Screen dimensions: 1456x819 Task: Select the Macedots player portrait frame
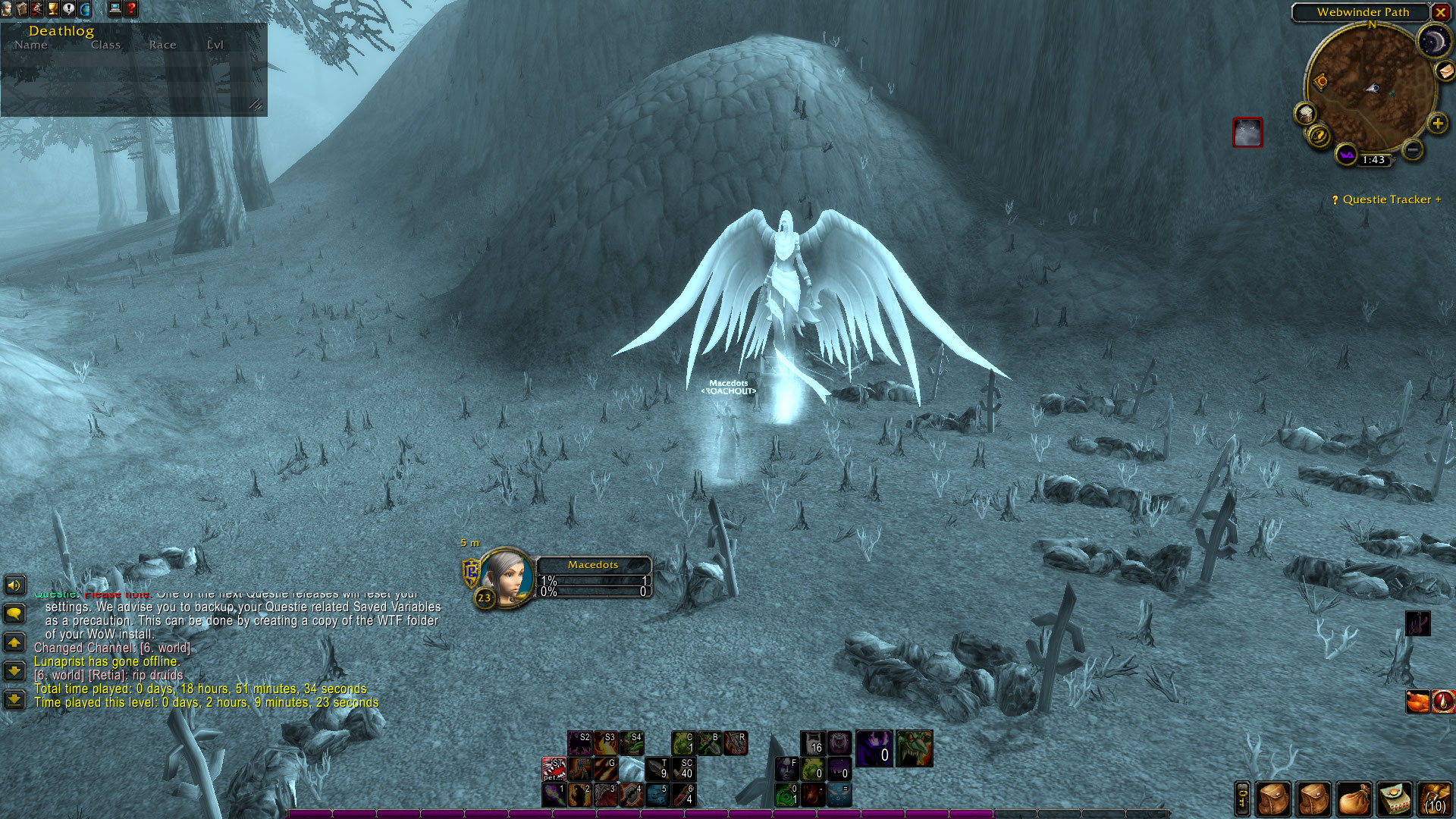[507, 576]
